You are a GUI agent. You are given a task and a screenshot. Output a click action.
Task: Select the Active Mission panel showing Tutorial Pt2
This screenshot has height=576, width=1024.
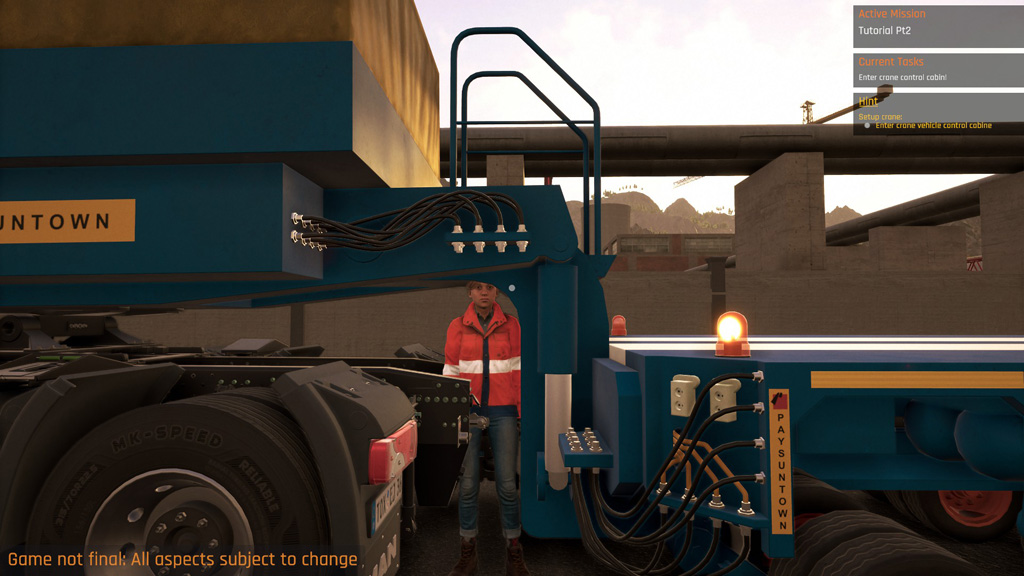pyautogui.click(x=937, y=26)
